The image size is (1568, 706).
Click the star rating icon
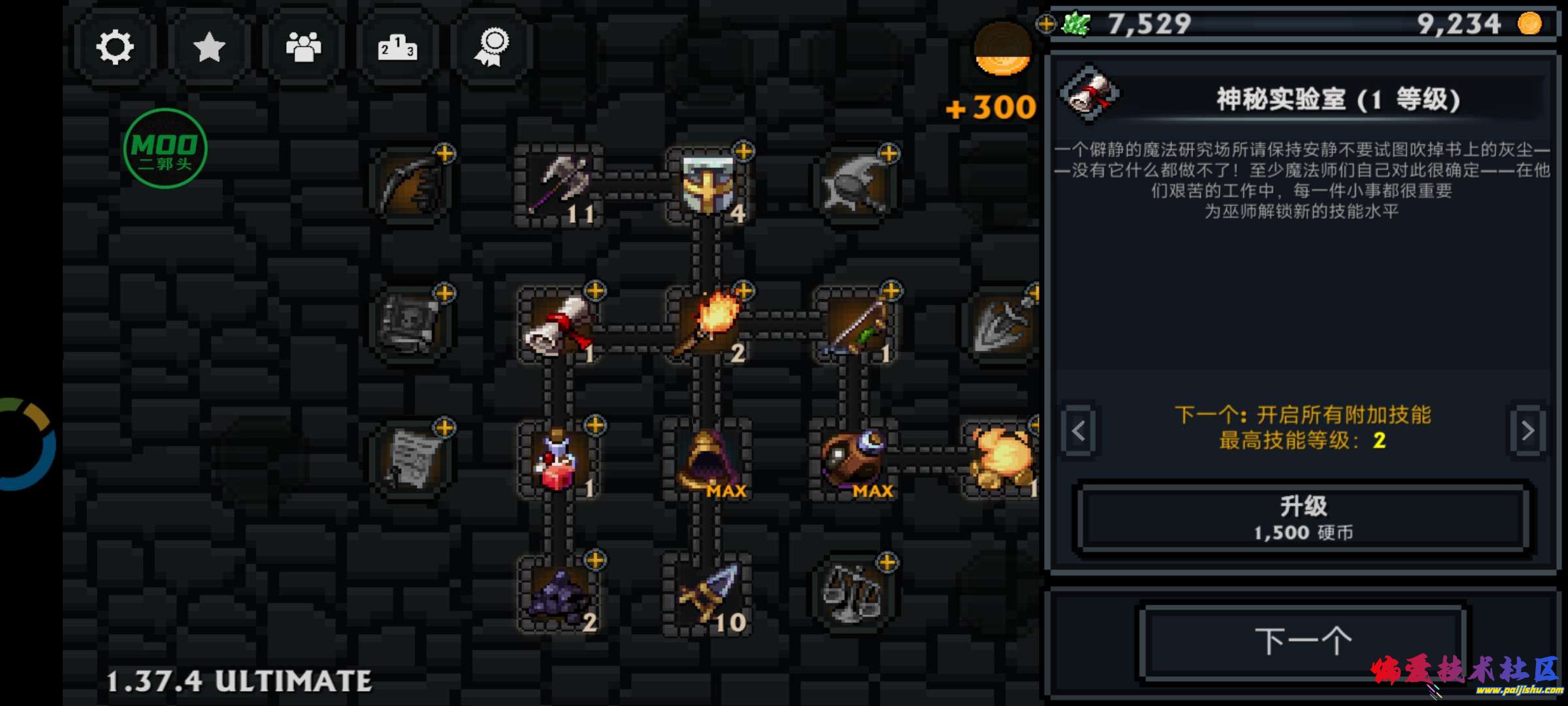(208, 46)
